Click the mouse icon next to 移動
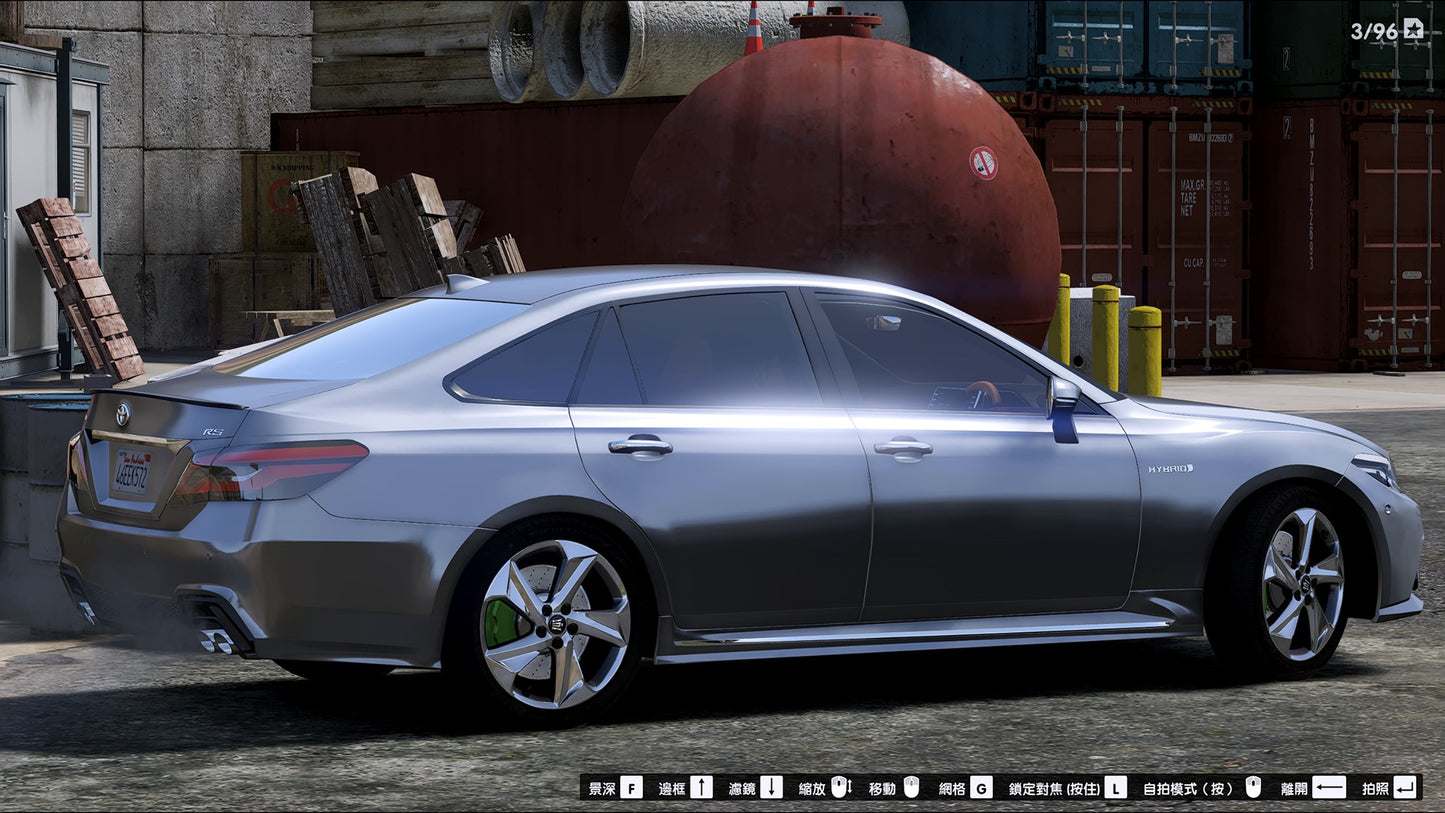The height and width of the screenshot is (813, 1445). pyautogui.click(x=911, y=788)
